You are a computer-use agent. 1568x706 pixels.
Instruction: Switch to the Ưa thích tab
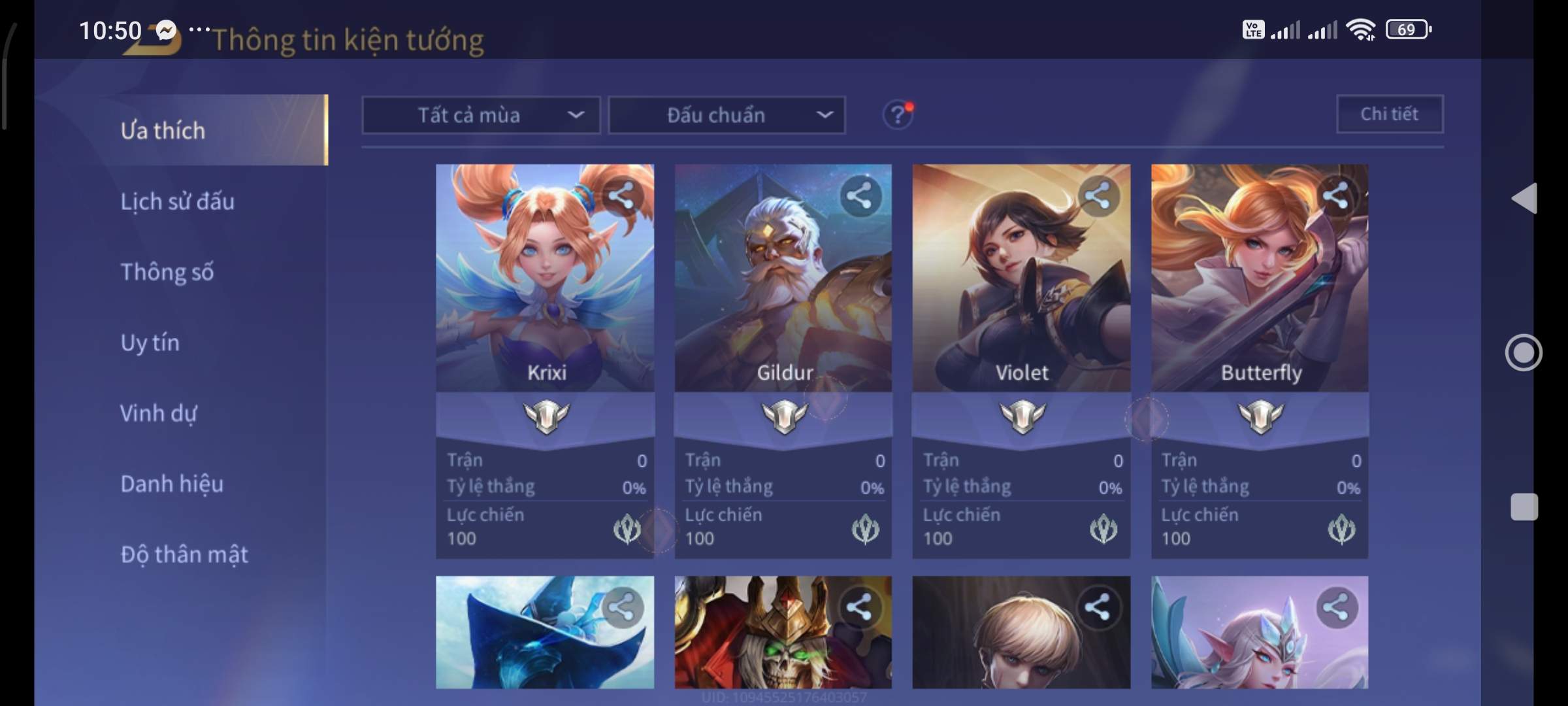click(163, 130)
